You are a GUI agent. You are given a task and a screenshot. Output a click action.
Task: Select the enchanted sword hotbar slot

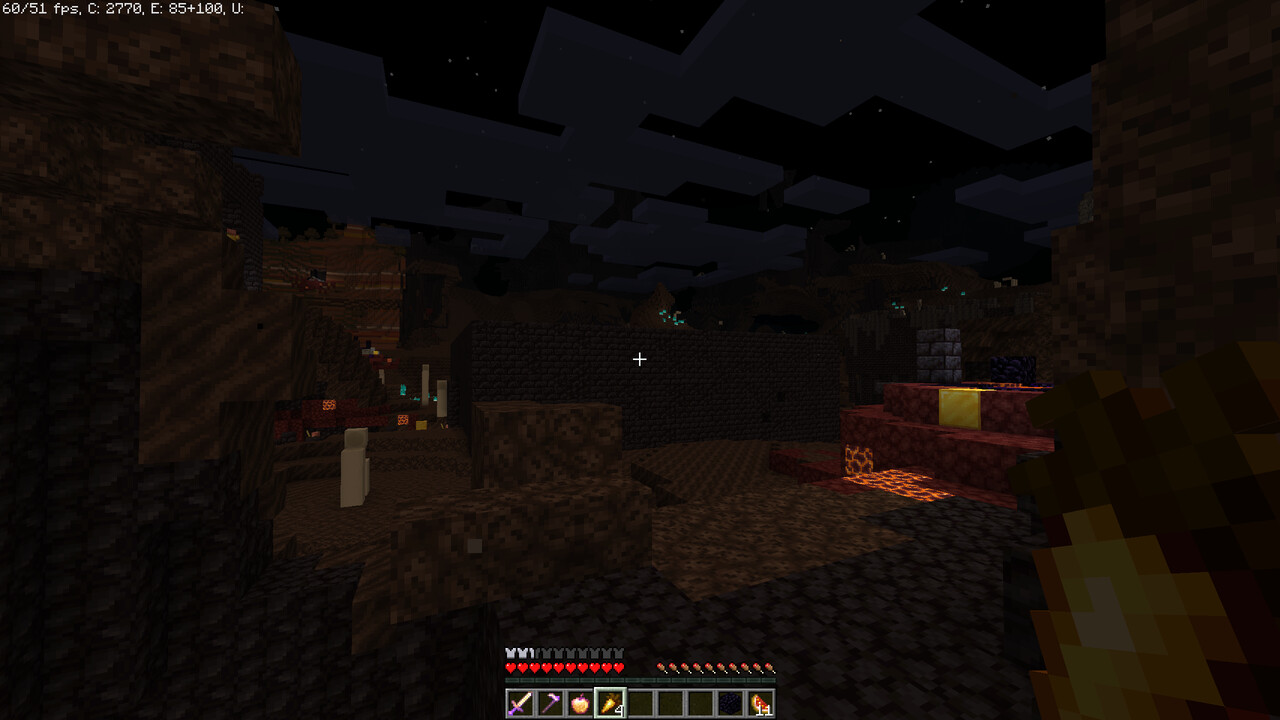coord(520,703)
